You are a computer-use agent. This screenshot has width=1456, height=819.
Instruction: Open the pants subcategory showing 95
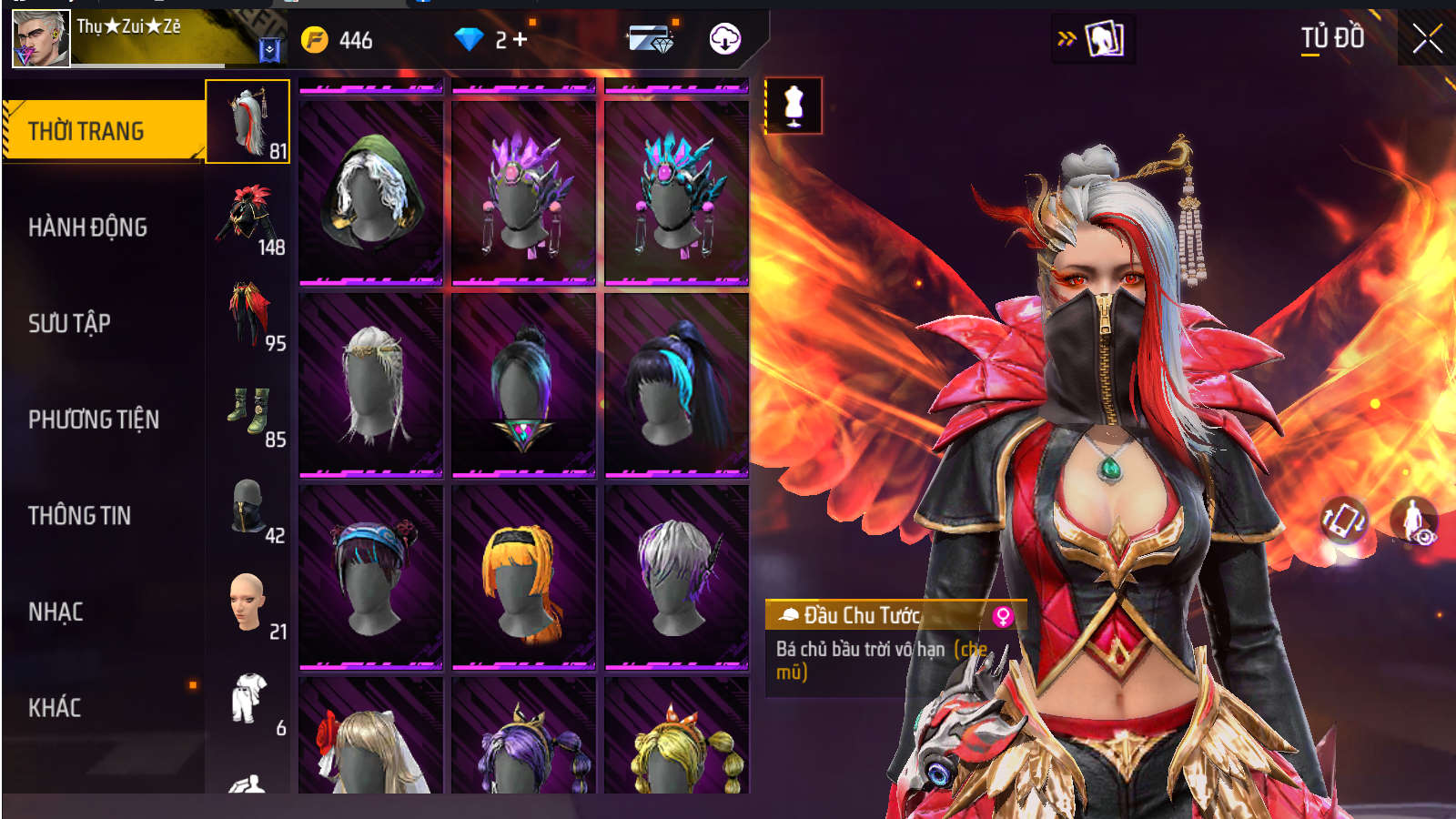[248, 315]
